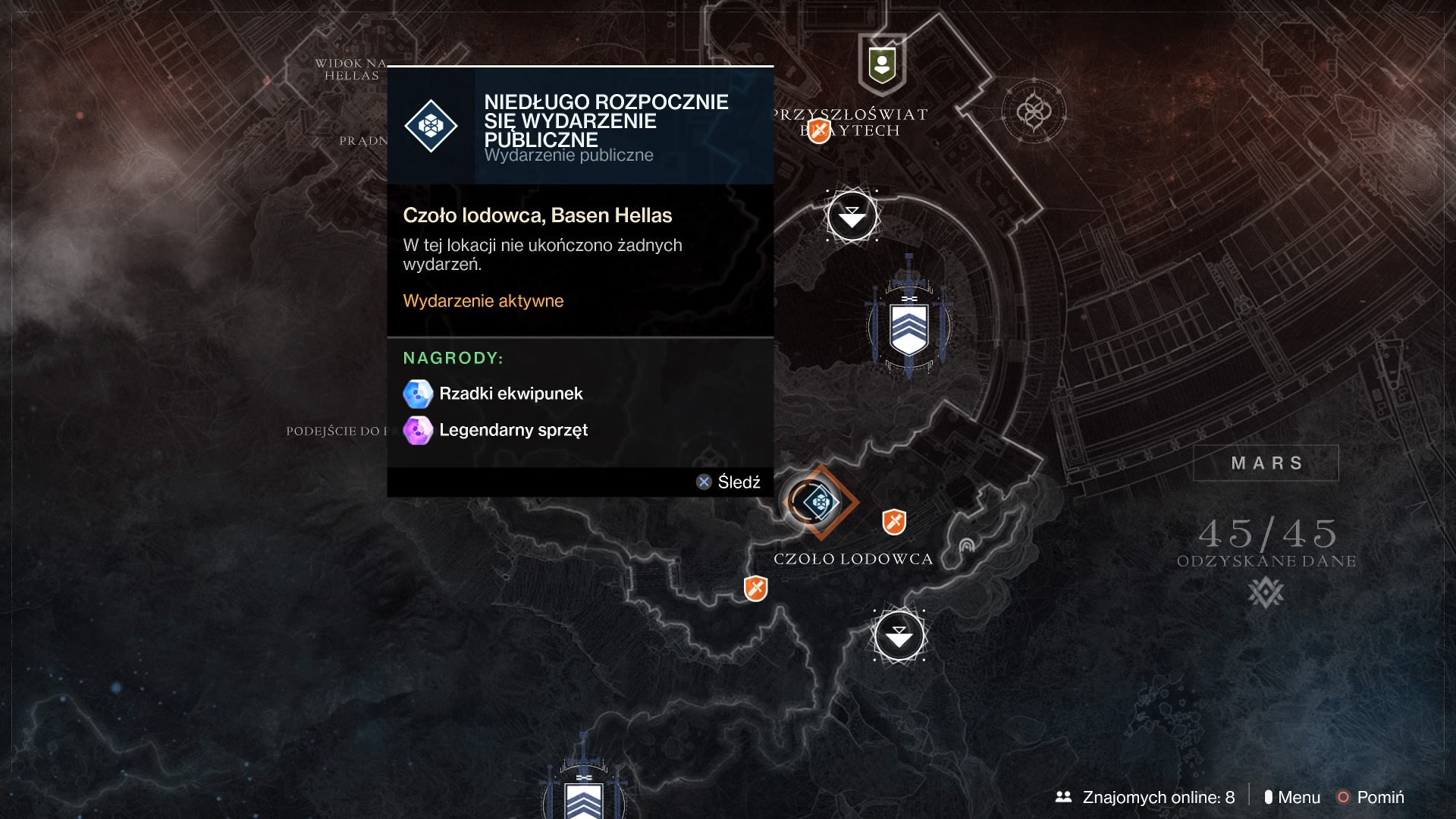Open the green vendor icon above Przyszłoświat Braytech
The image size is (1456, 819).
[882, 65]
